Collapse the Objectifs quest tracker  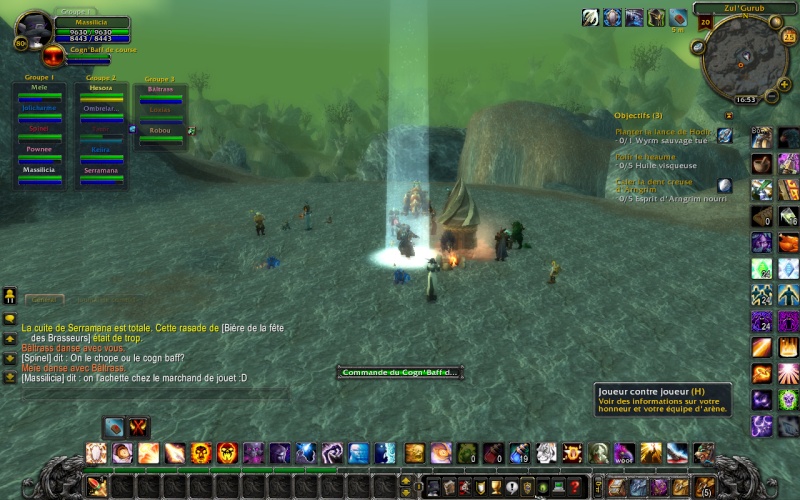point(730,116)
